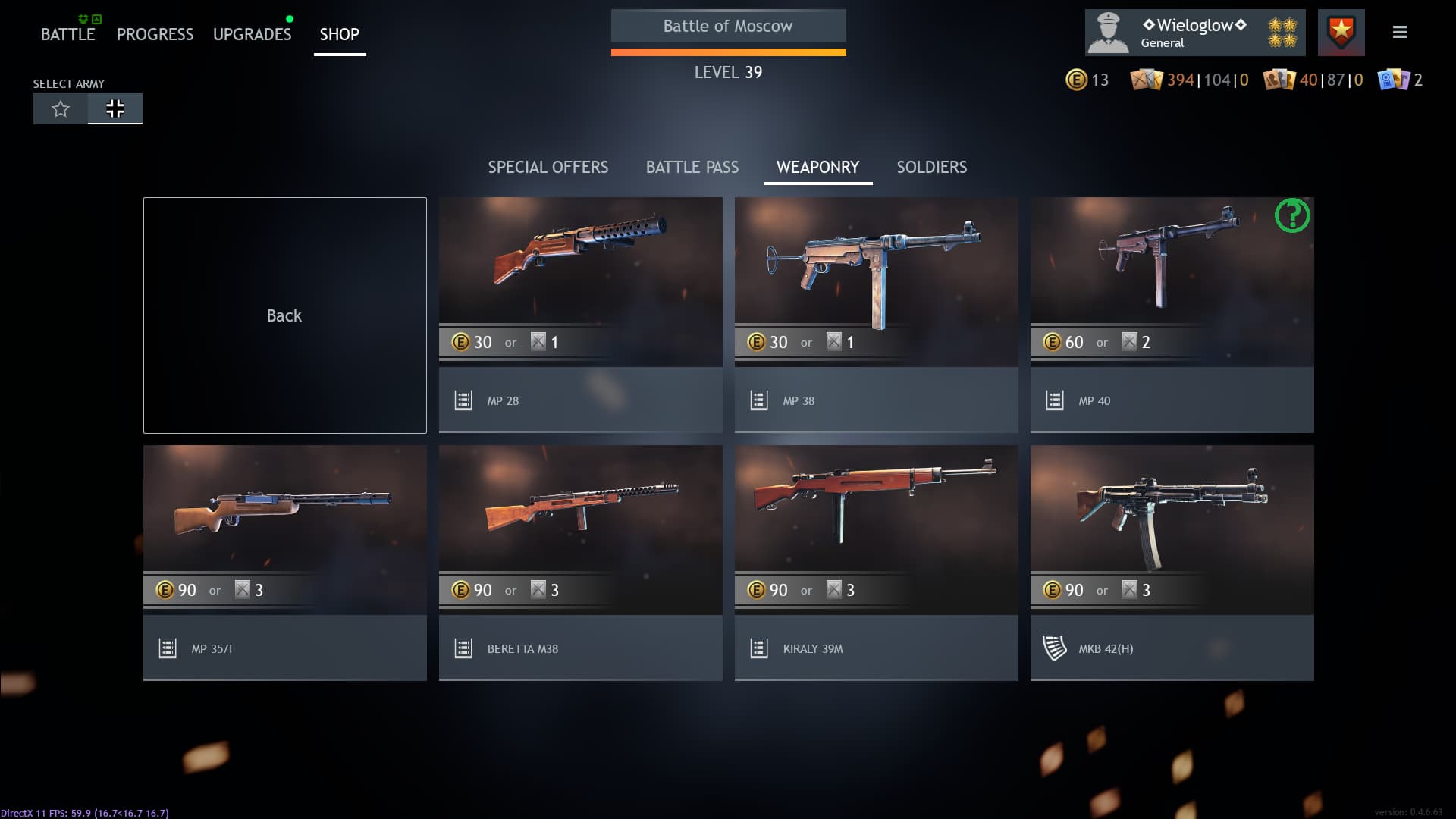Pick the MP 40 weapon offer
The width and height of the screenshot is (1456, 819).
click(x=1172, y=315)
